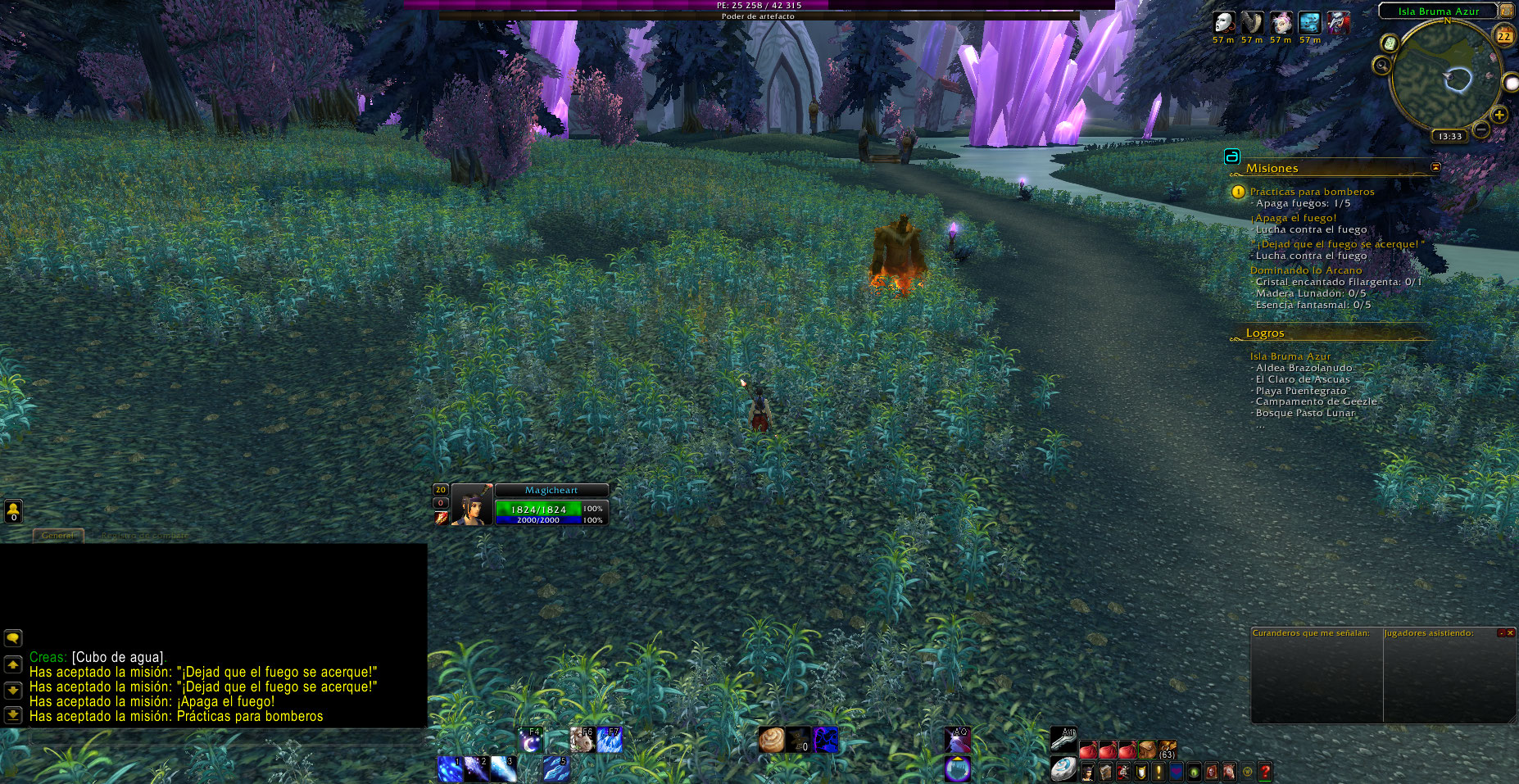Cast the sheep Polymorph spell
The height and width of the screenshot is (784, 1519).
(582, 741)
